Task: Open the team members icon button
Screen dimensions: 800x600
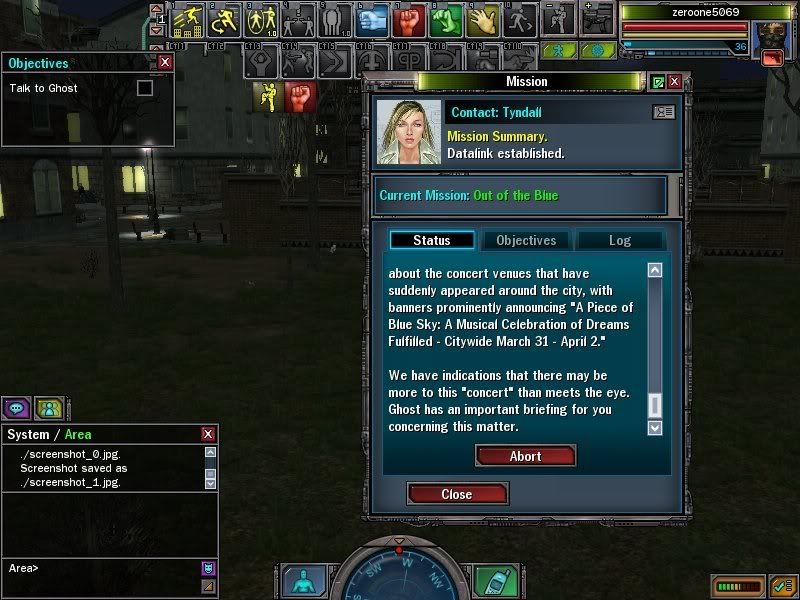Action: point(48,407)
